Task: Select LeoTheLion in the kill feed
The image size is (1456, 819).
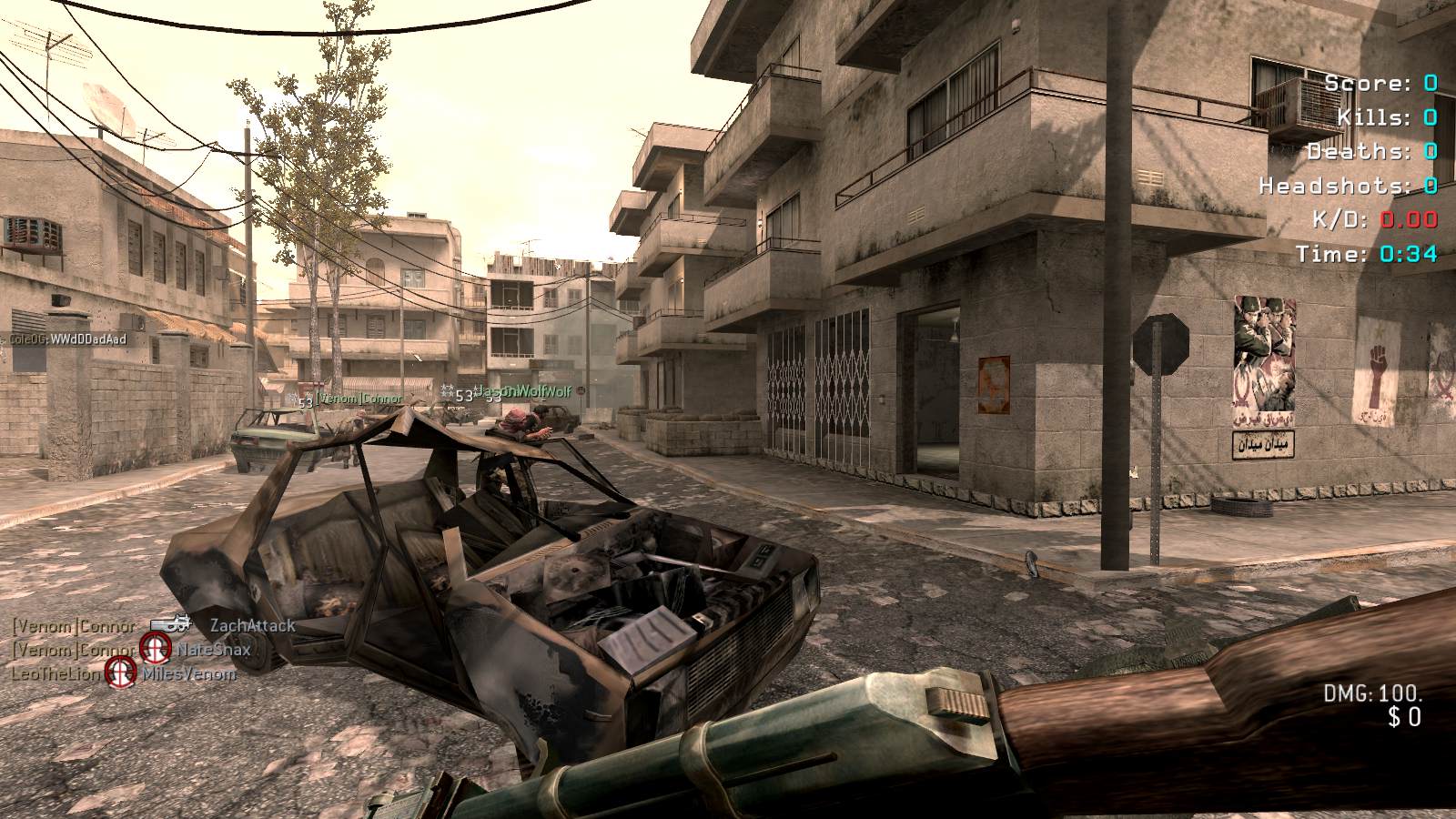Action: [55, 674]
